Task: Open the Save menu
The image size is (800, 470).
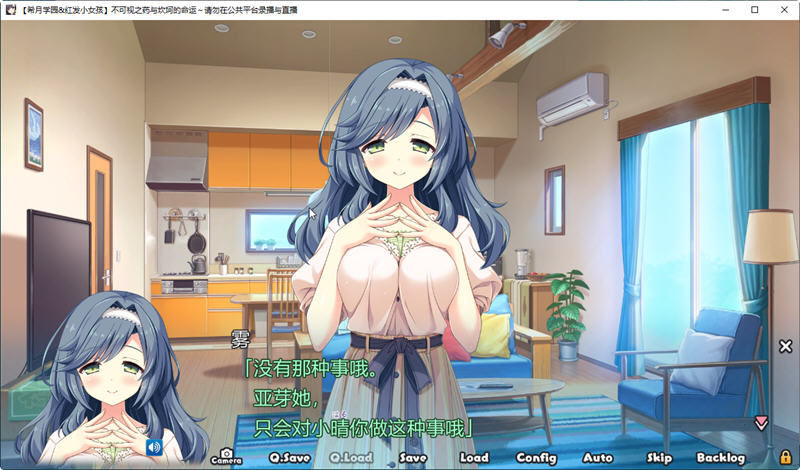Action: [413, 457]
